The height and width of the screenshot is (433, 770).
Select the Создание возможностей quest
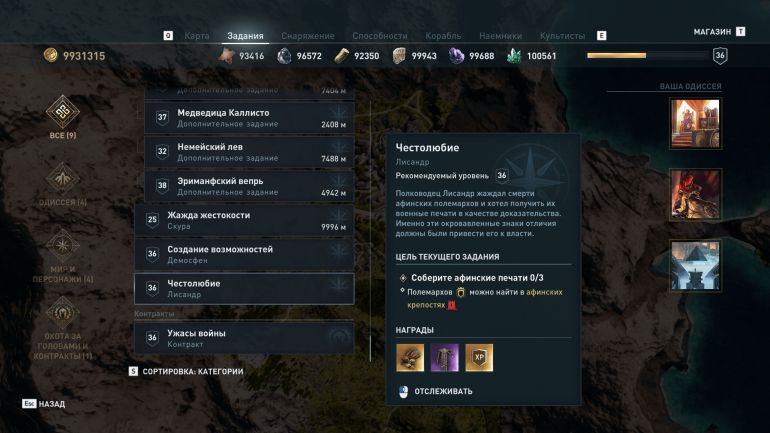[244, 254]
